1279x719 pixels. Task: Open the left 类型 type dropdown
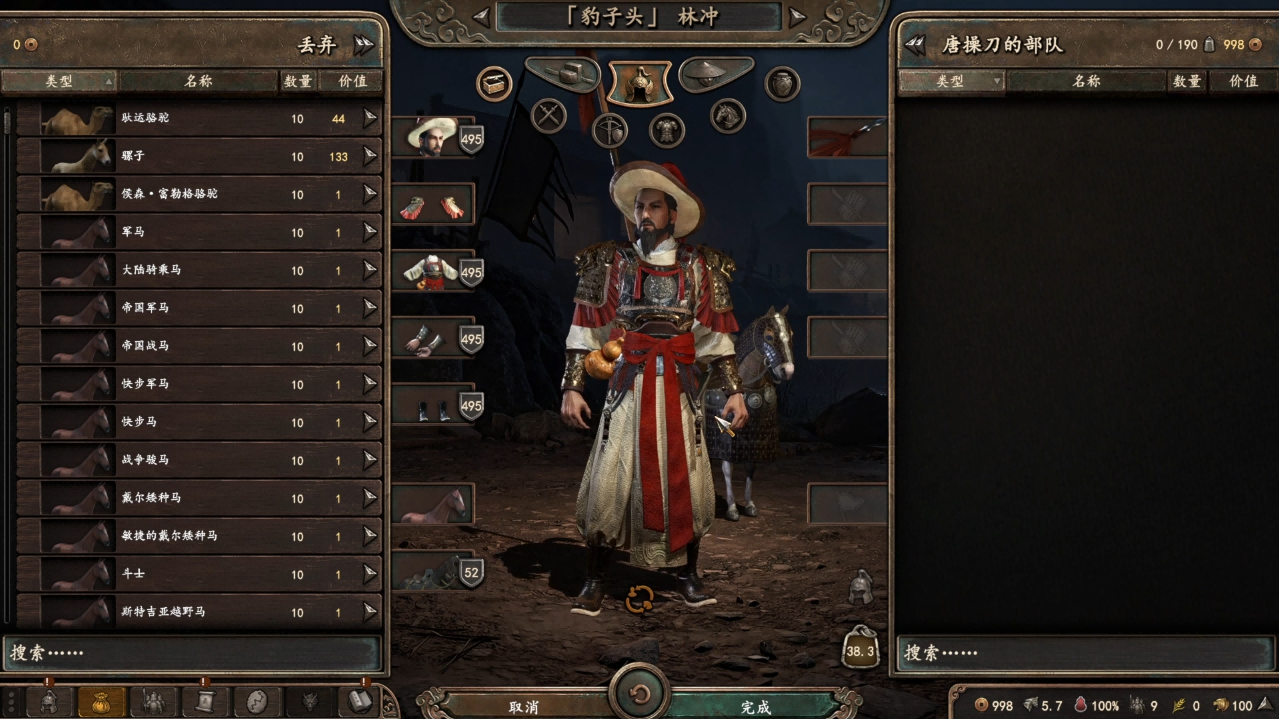click(59, 81)
